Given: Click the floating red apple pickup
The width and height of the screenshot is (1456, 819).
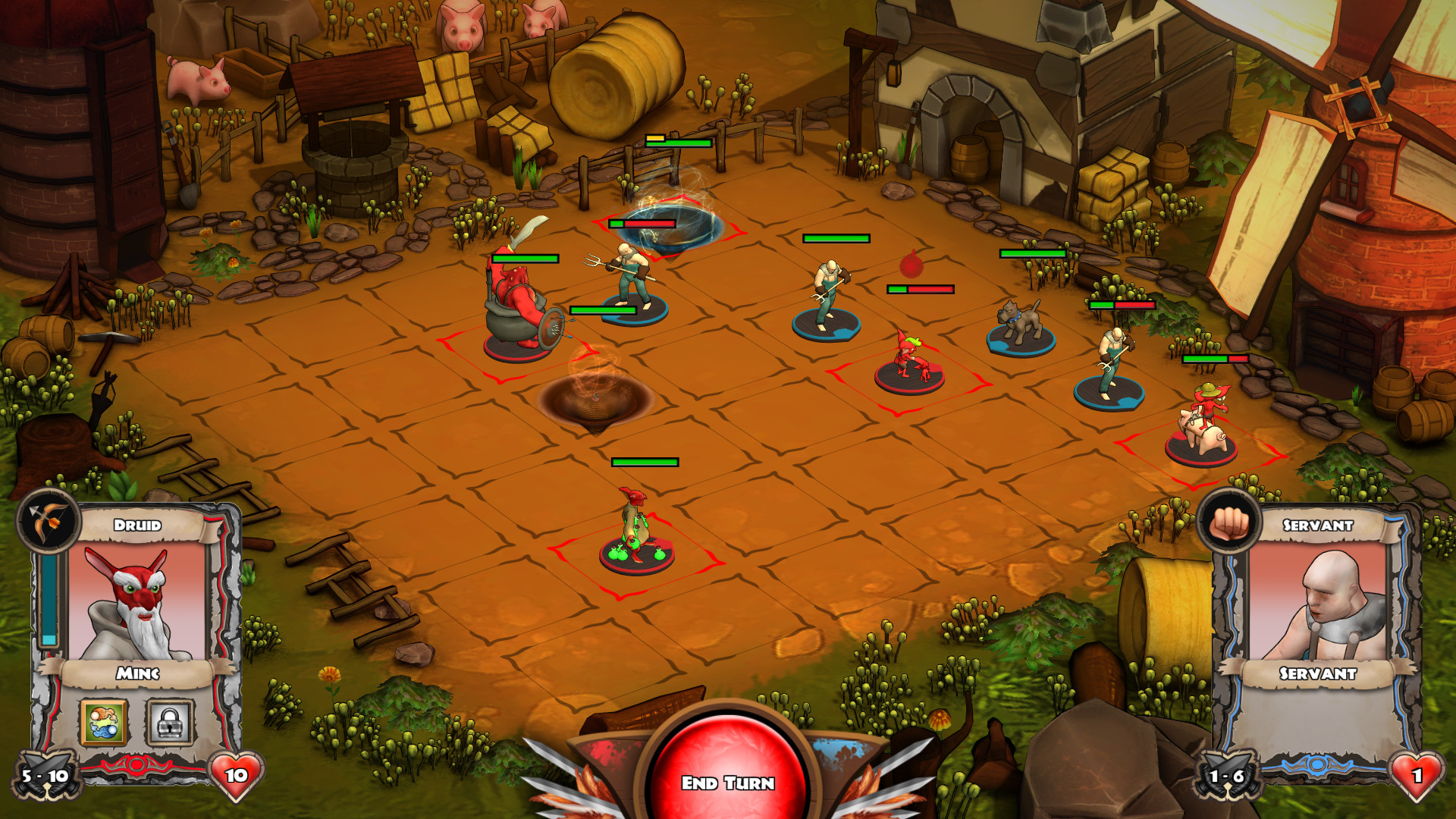Looking at the screenshot, I should pyautogui.click(x=910, y=265).
